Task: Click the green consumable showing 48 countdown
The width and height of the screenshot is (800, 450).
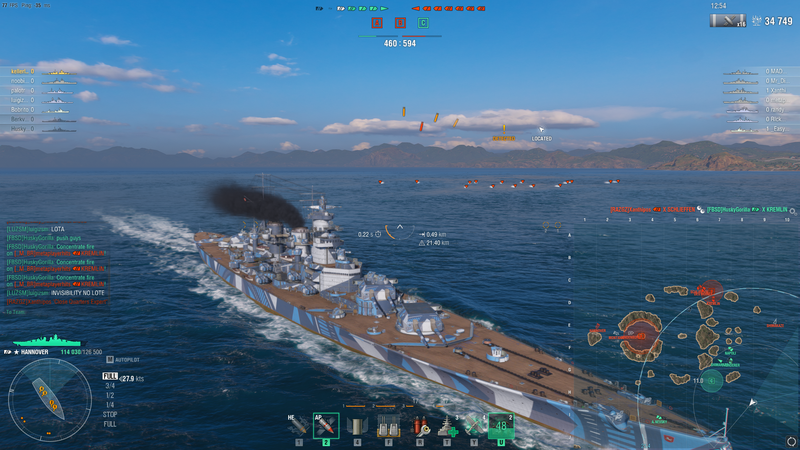Action: pos(502,426)
